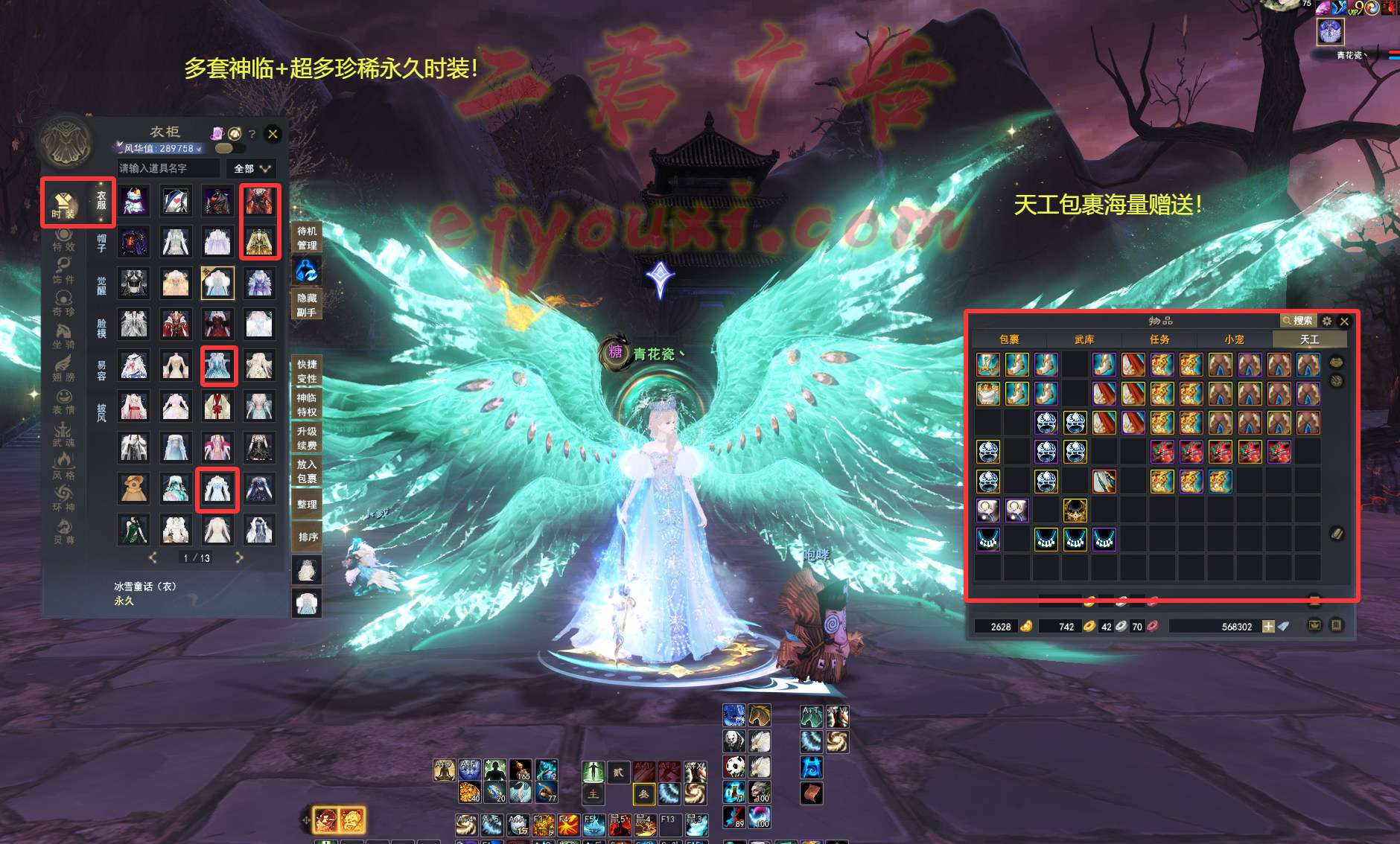The height and width of the screenshot is (844, 1400).
Task: Select the golden horned mask item
Action: pyautogui.click(x=1075, y=510)
